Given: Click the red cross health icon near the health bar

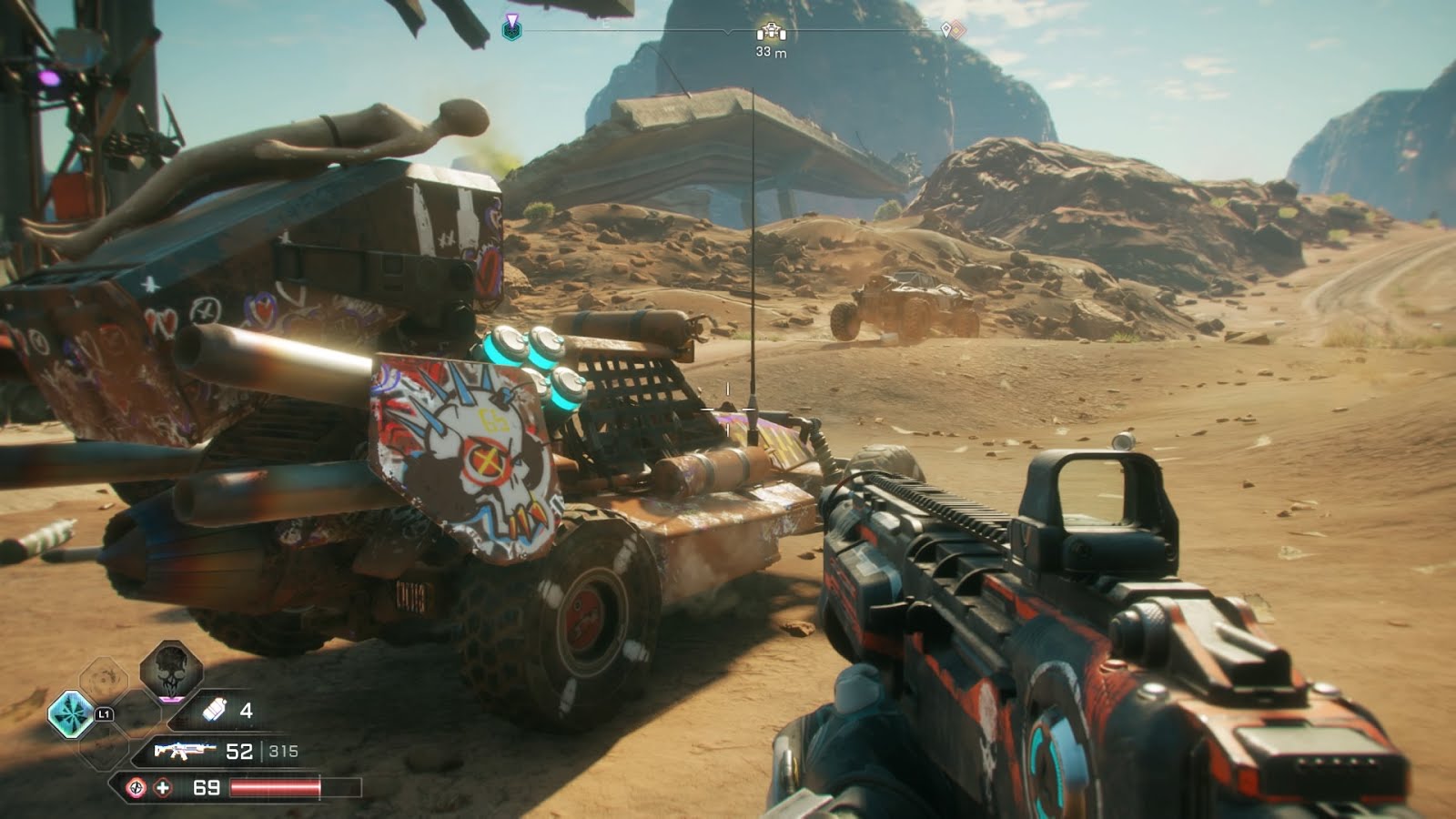Looking at the screenshot, I should [164, 788].
